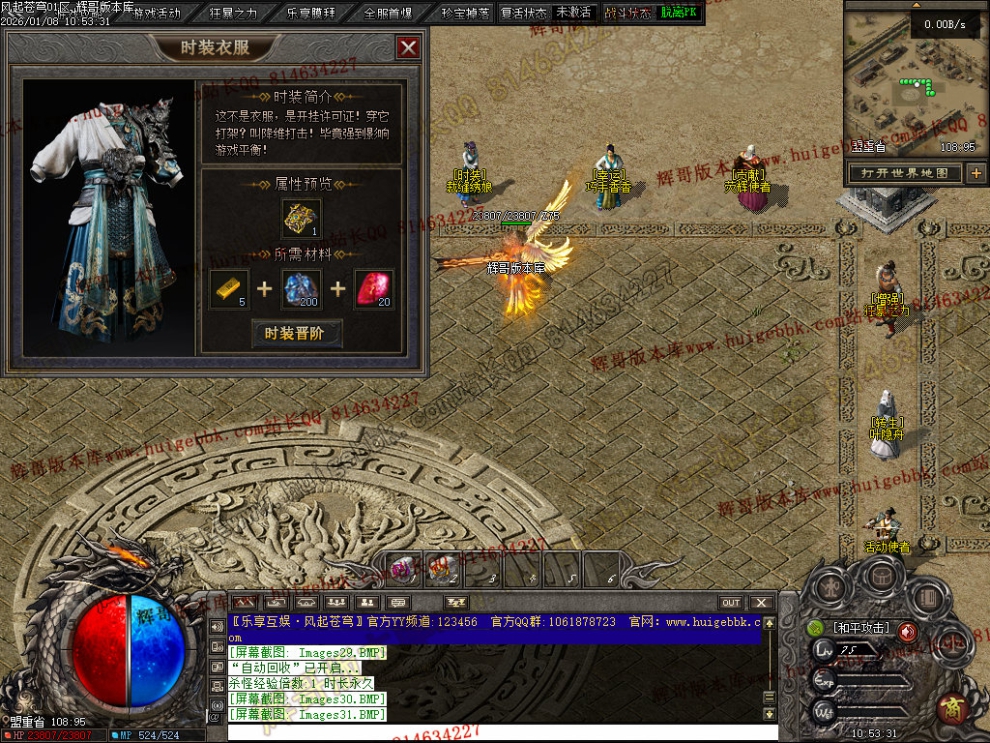Select the gold bar material slot

(229, 289)
